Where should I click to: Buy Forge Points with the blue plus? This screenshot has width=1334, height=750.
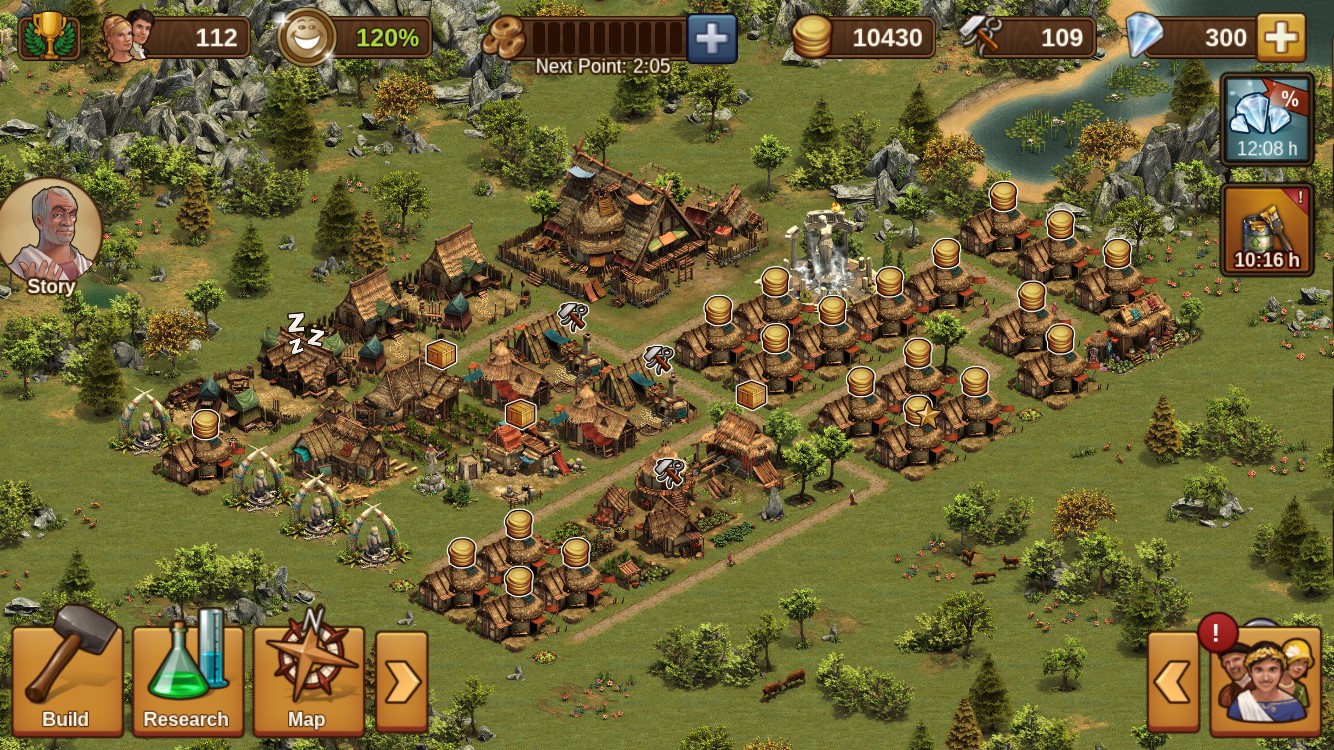click(x=711, y=38)
